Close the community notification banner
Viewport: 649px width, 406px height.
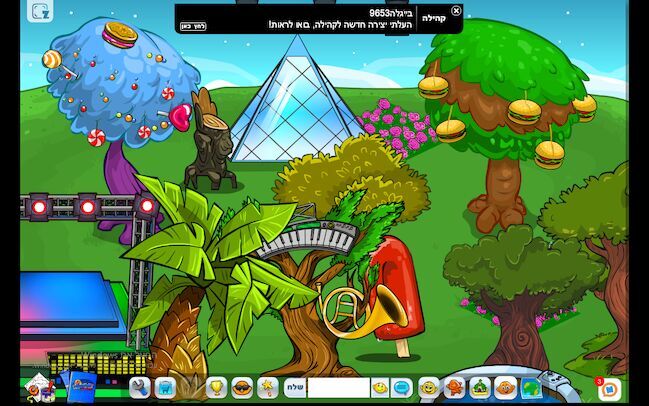(x=456, y=11)
